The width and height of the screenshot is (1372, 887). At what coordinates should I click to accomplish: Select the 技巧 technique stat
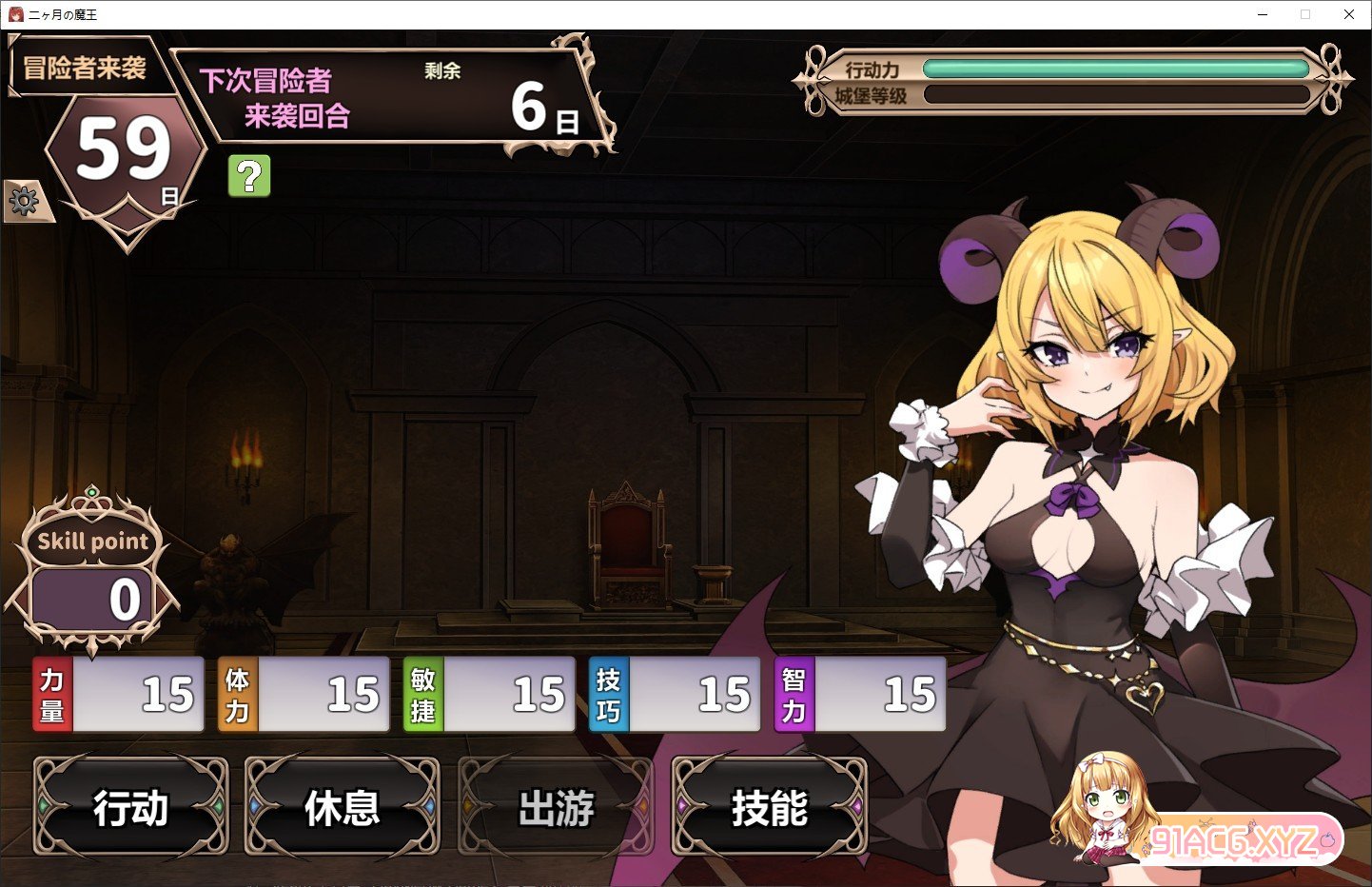[x=675, y=694]
